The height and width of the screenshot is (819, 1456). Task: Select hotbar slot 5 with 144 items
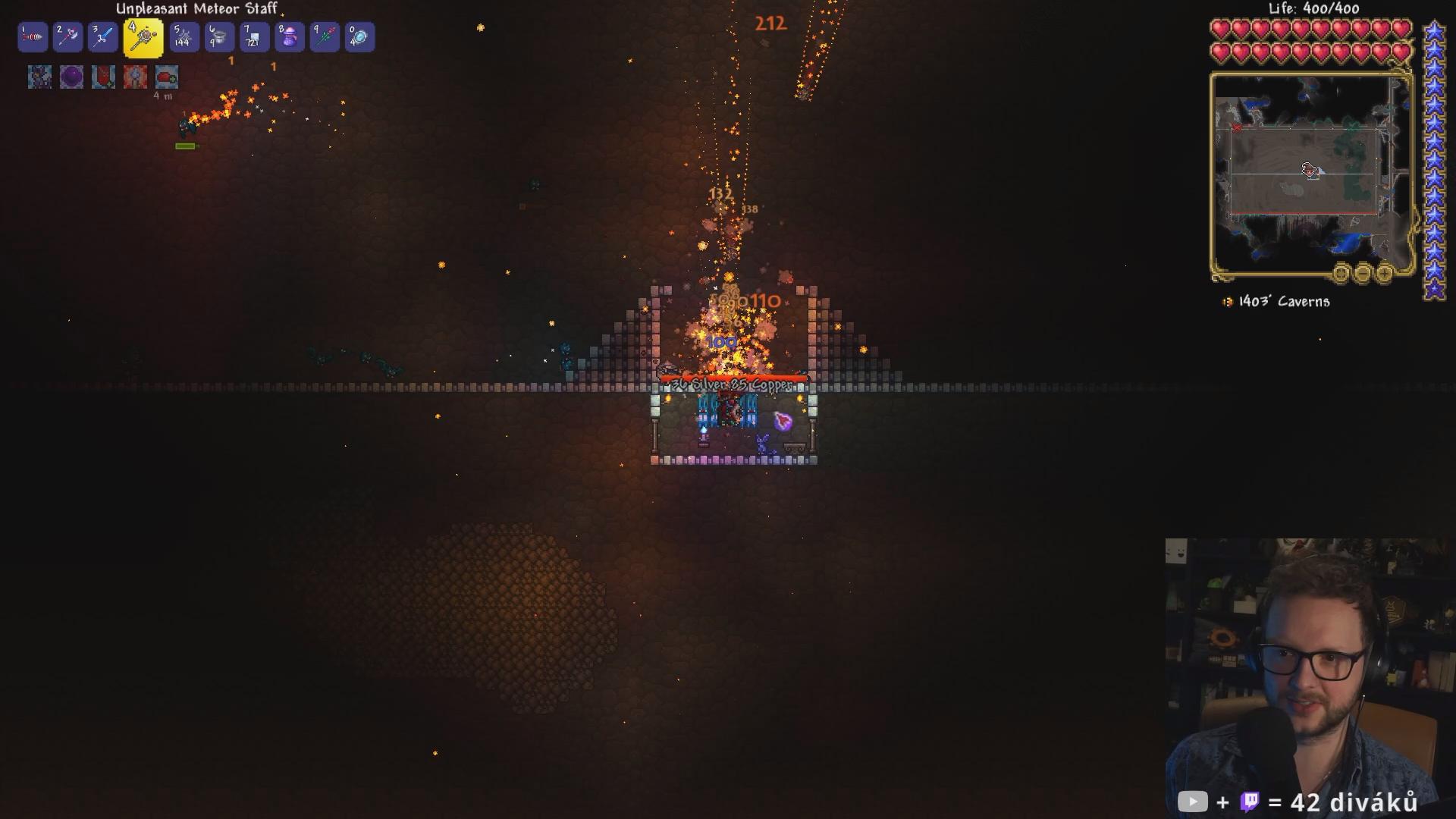[184, 37]
